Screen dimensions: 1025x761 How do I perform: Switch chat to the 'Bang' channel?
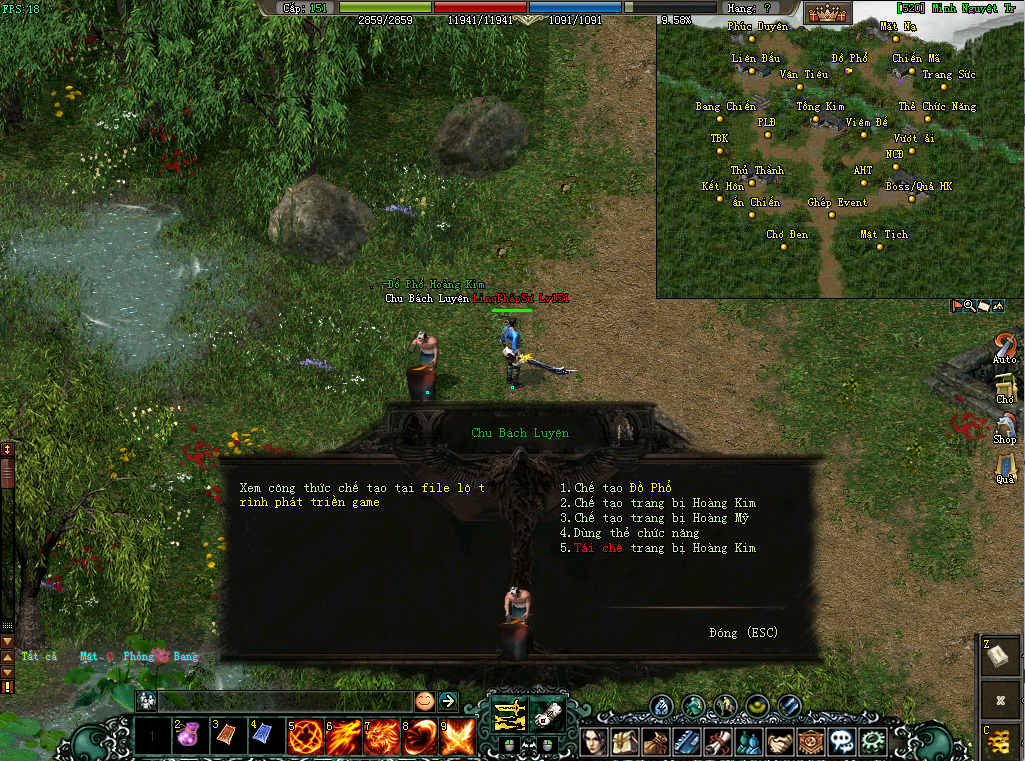pyautogui.click(x=186, y=657)
